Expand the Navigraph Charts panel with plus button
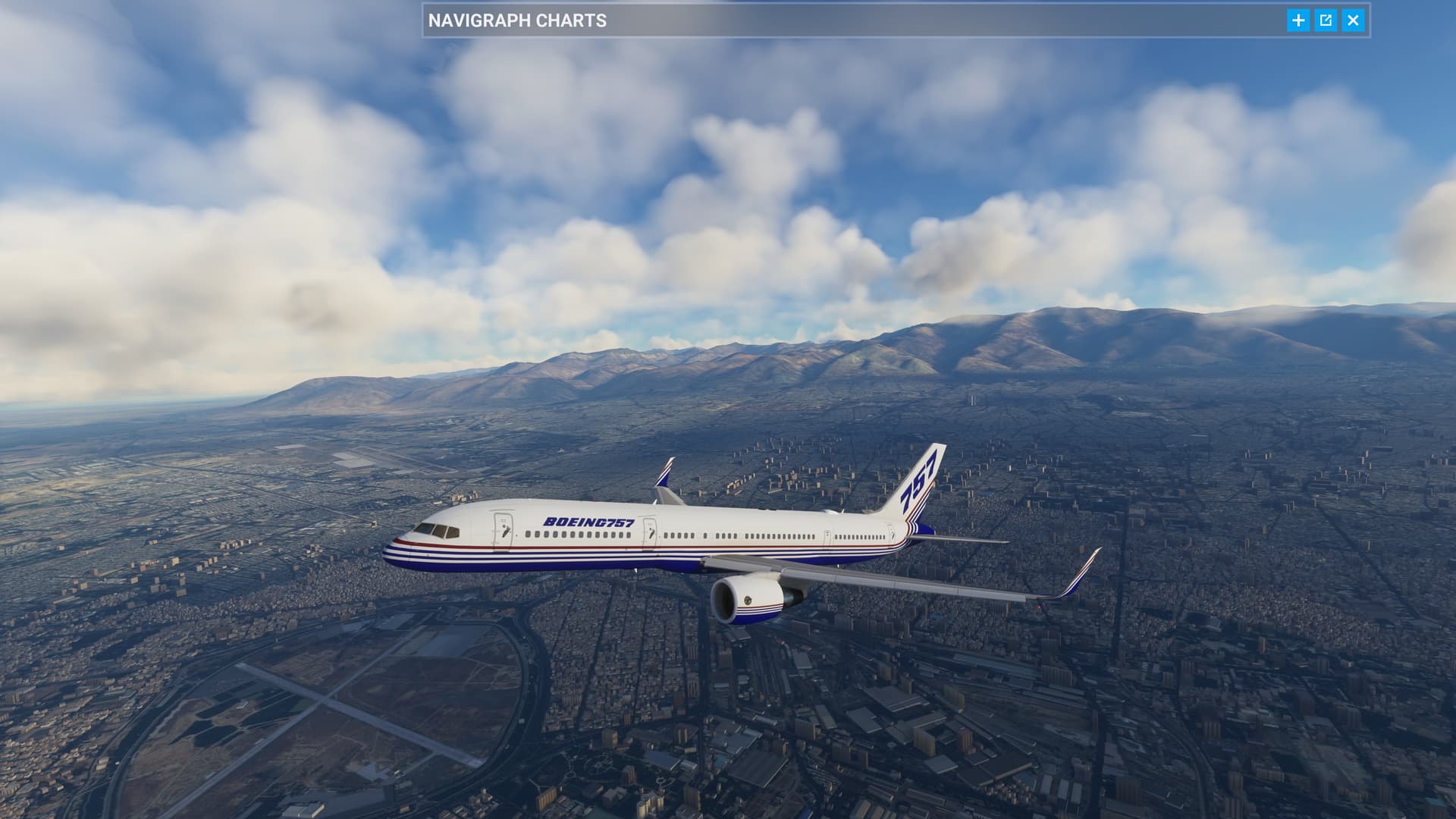This screenshot has width=1456, height=819. click(1298, 20)
